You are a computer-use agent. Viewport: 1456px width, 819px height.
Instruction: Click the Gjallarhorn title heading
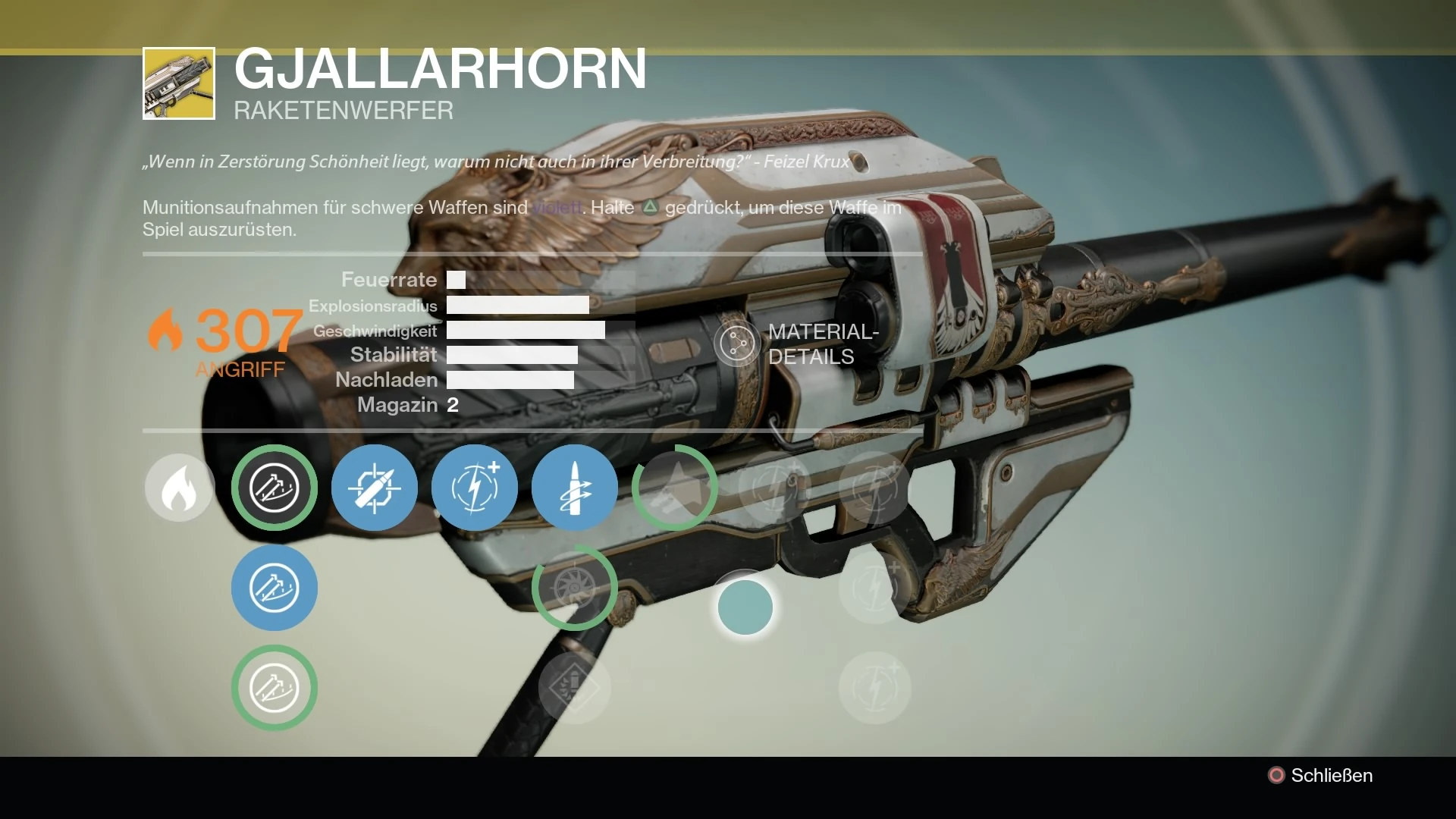click(438, 72)
